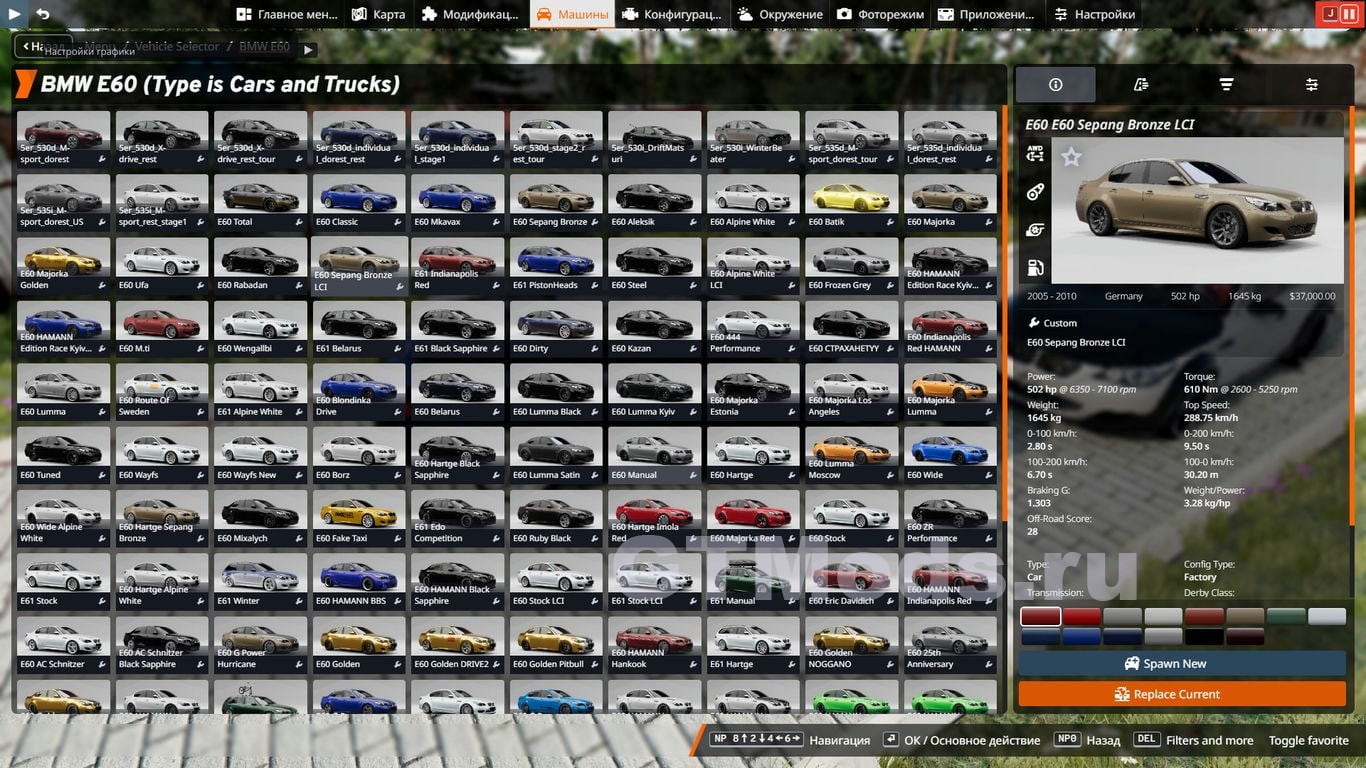Click the Spawn New button
This screenshot has height=768, width=1366.
pos(1182,663)
